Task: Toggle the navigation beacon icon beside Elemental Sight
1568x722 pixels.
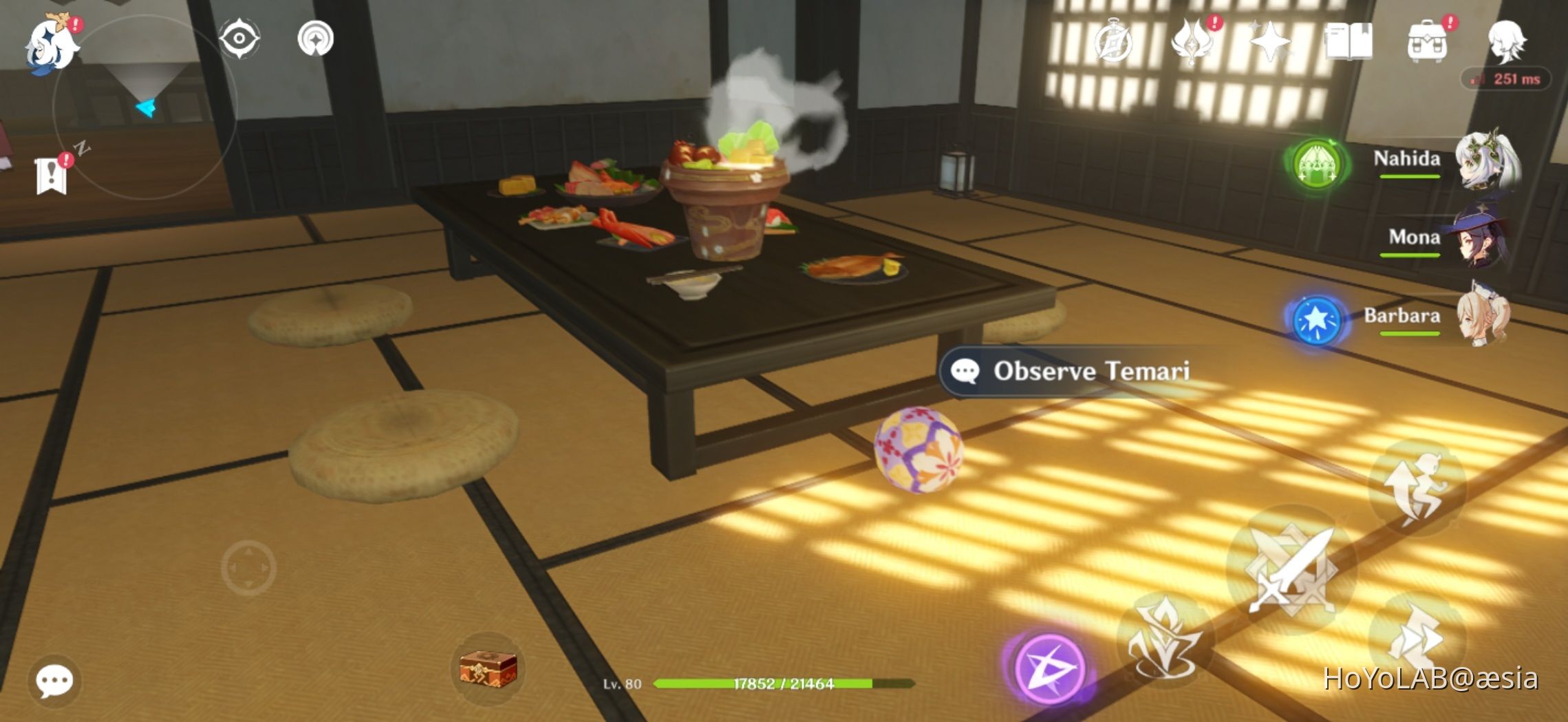Action: point(316,39)
